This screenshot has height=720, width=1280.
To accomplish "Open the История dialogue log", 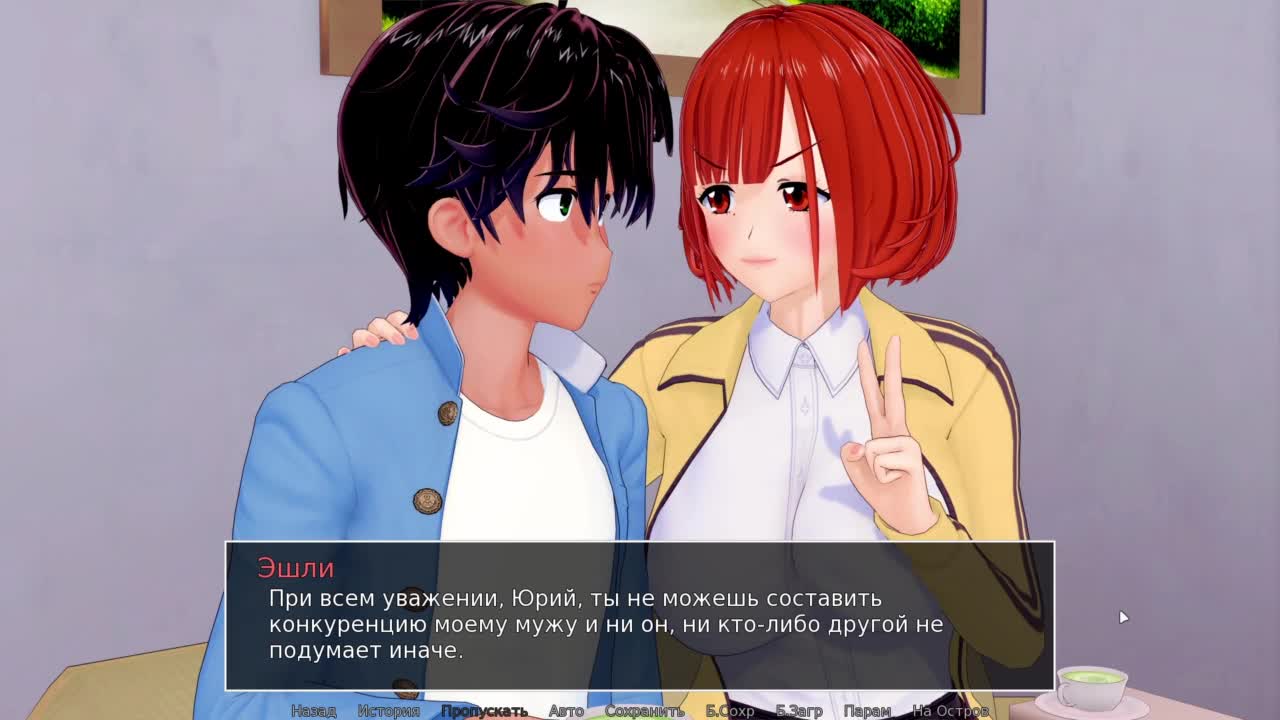I will click(388, 711).
